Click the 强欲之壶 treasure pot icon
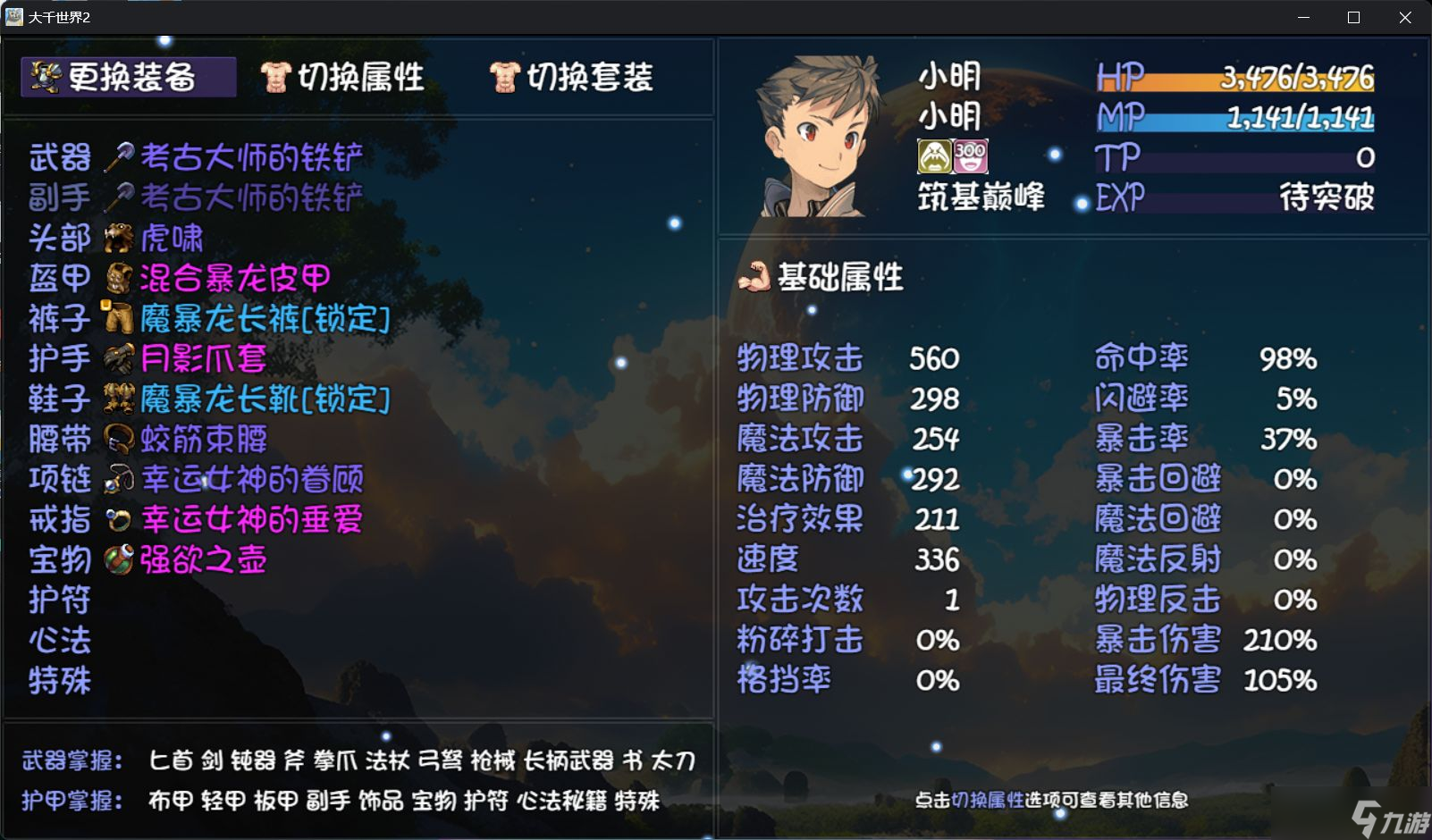The image size is (1432, 840). point(120,559)
